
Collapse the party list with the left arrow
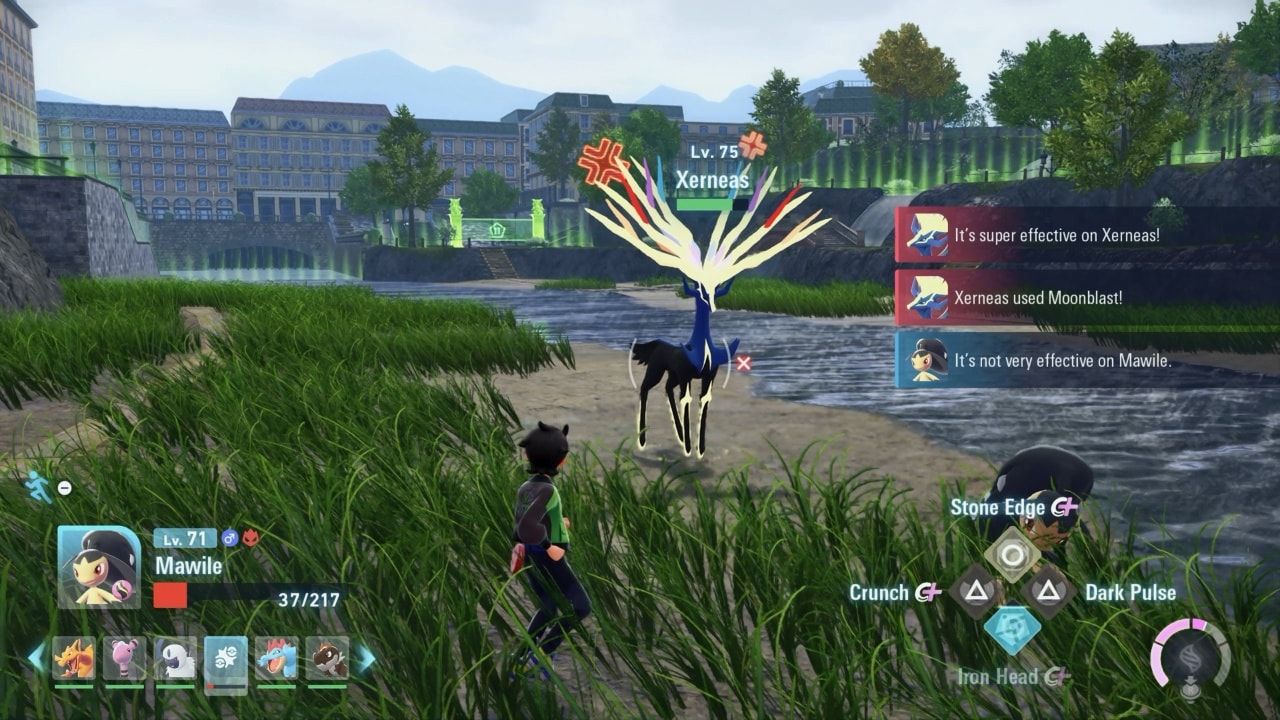[36, 657]
